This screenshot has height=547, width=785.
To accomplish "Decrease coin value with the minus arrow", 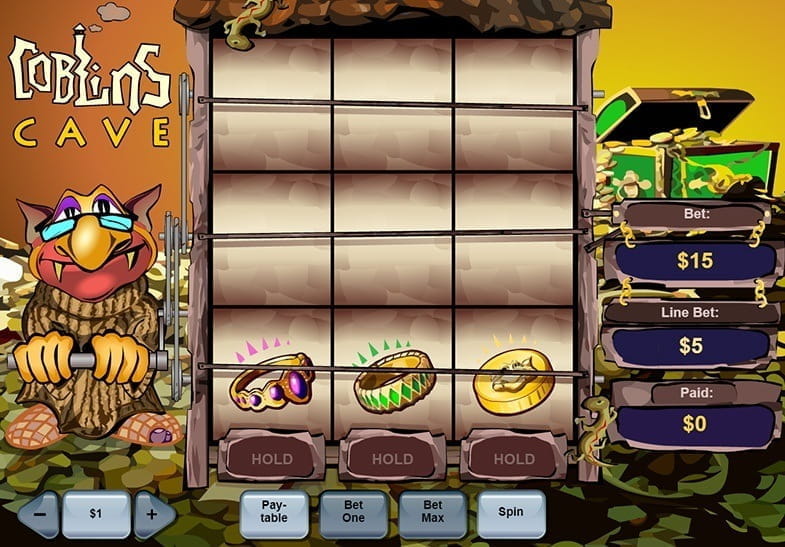I will click(39, 514).
